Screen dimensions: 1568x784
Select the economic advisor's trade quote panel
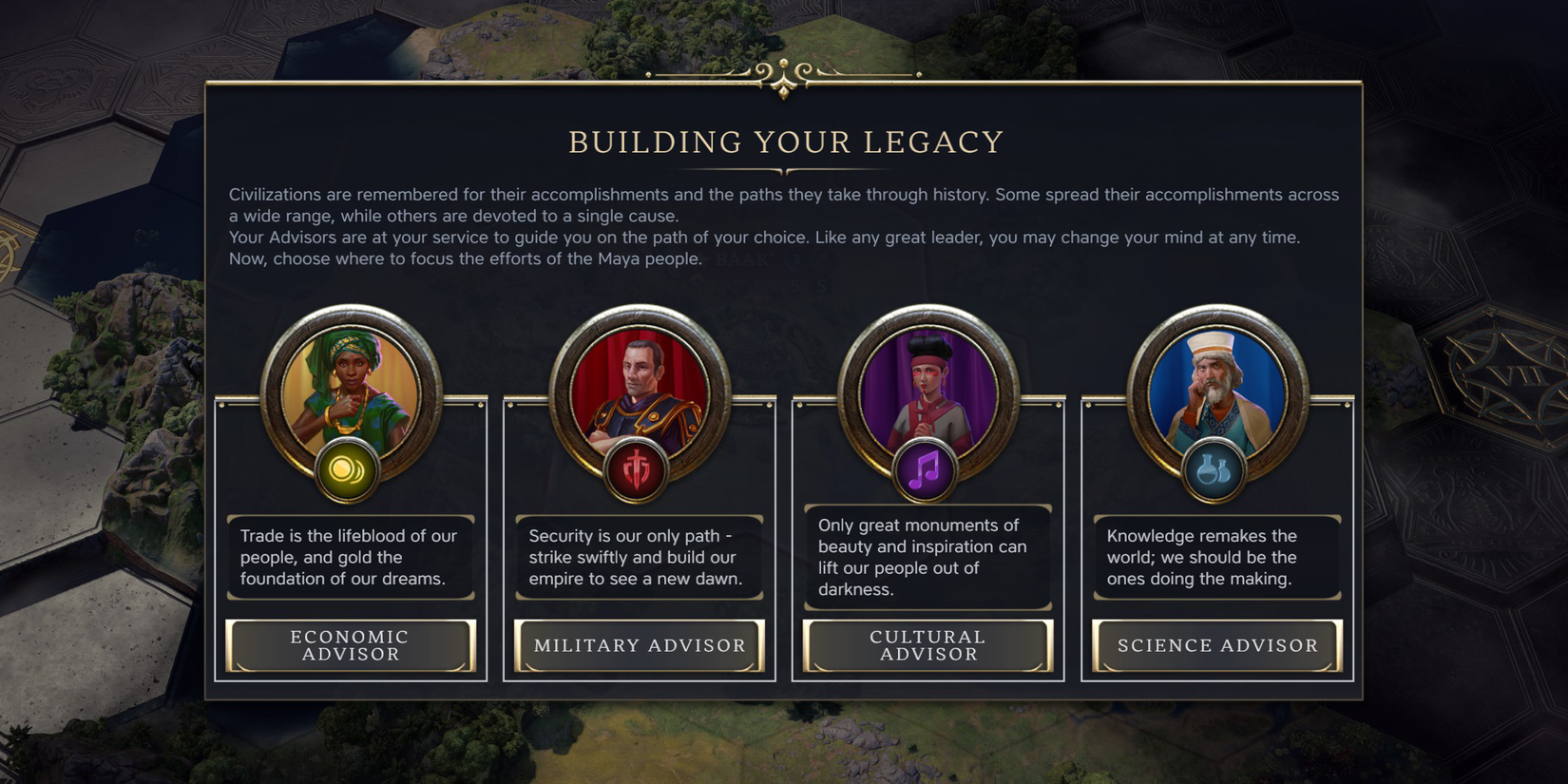352,557
